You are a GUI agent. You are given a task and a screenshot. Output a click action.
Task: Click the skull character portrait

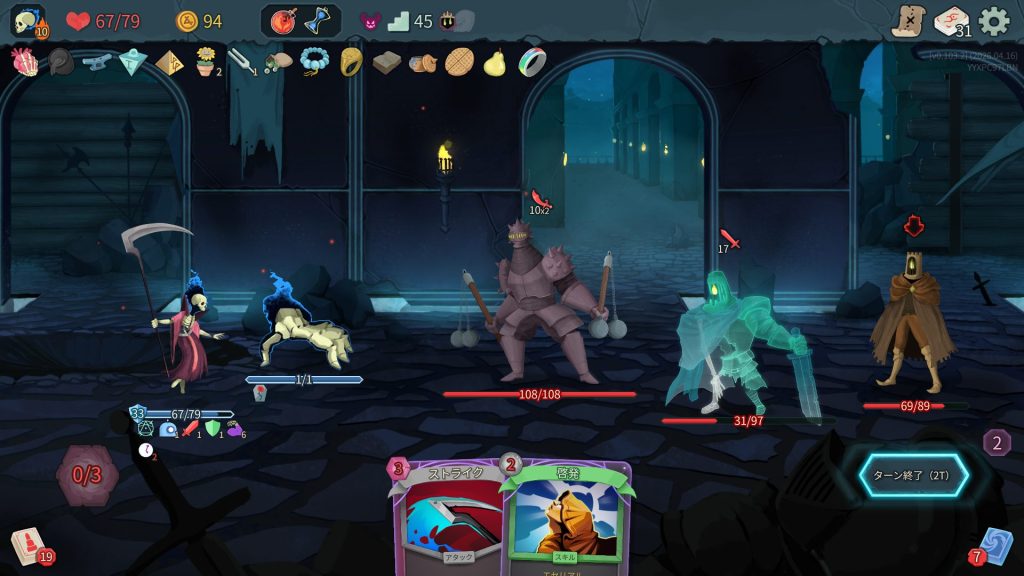coord(27,21)
